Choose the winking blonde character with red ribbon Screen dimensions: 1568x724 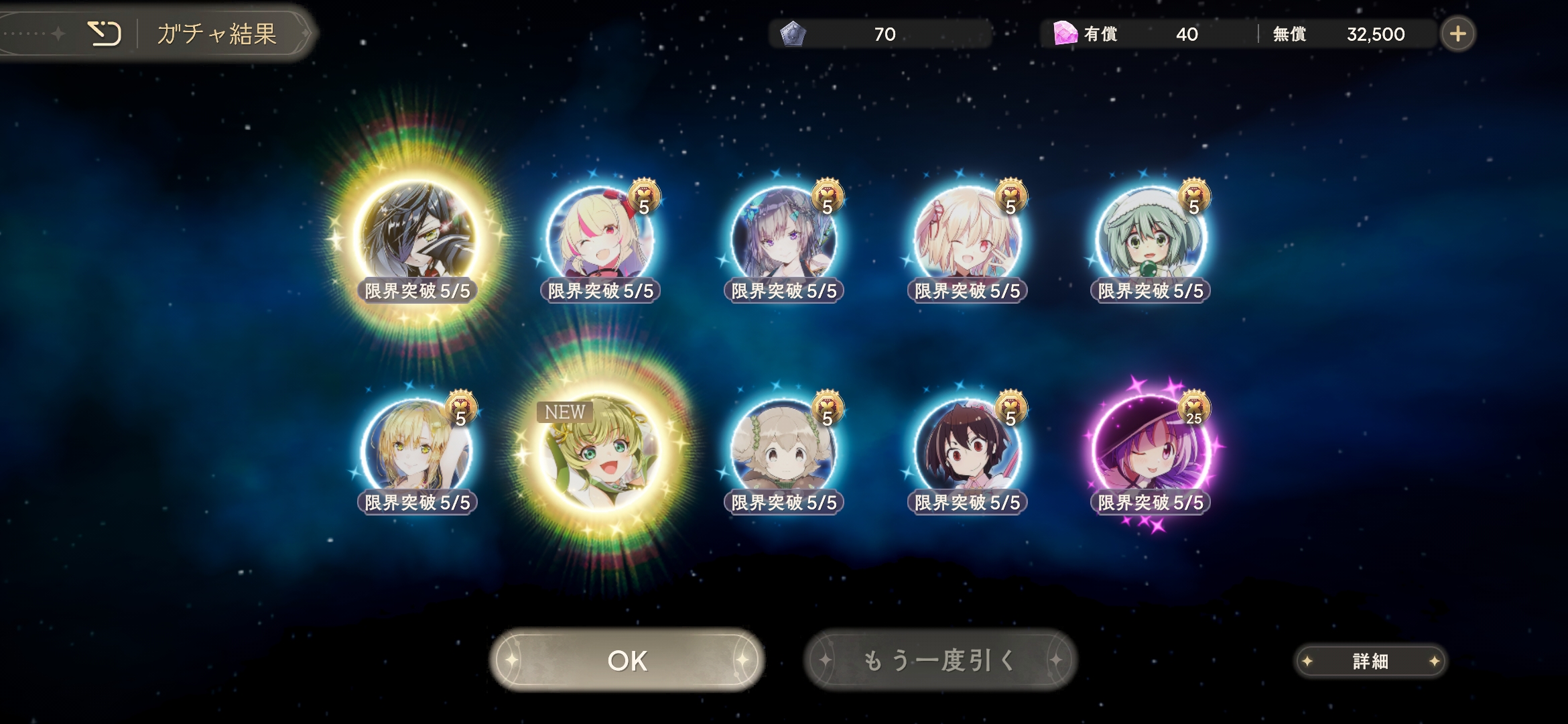(967, 236)
